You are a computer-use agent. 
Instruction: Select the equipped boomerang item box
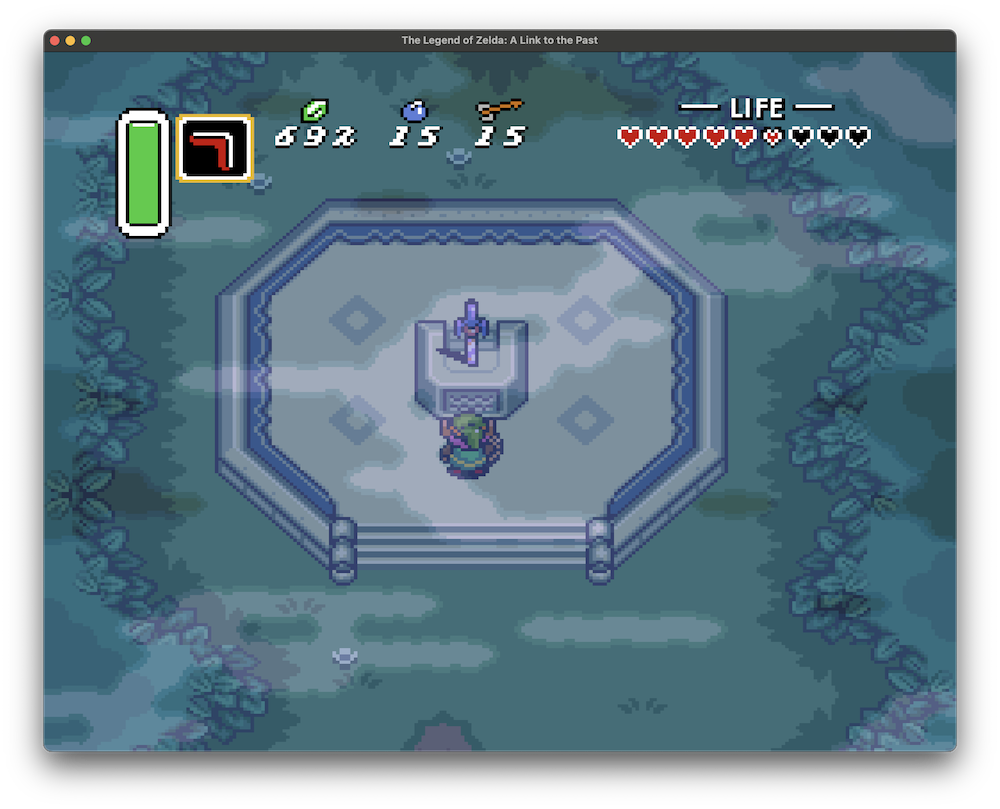coord(214,149)
